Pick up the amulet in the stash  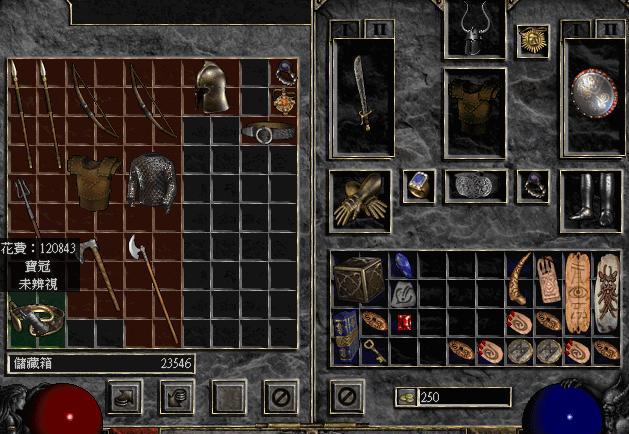click(284, 102)
